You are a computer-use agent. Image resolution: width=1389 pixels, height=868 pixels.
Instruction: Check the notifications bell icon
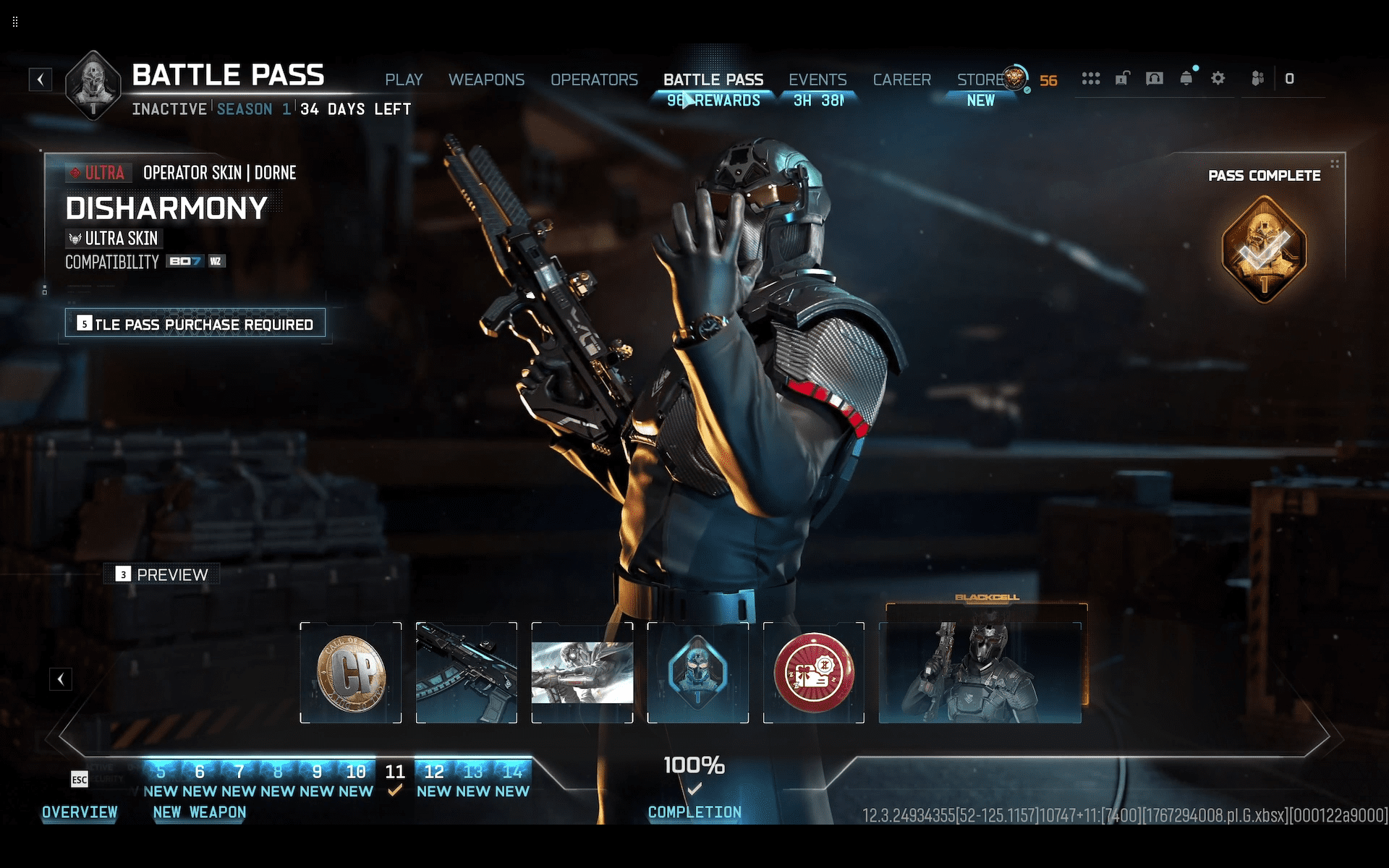[1186, 78]
